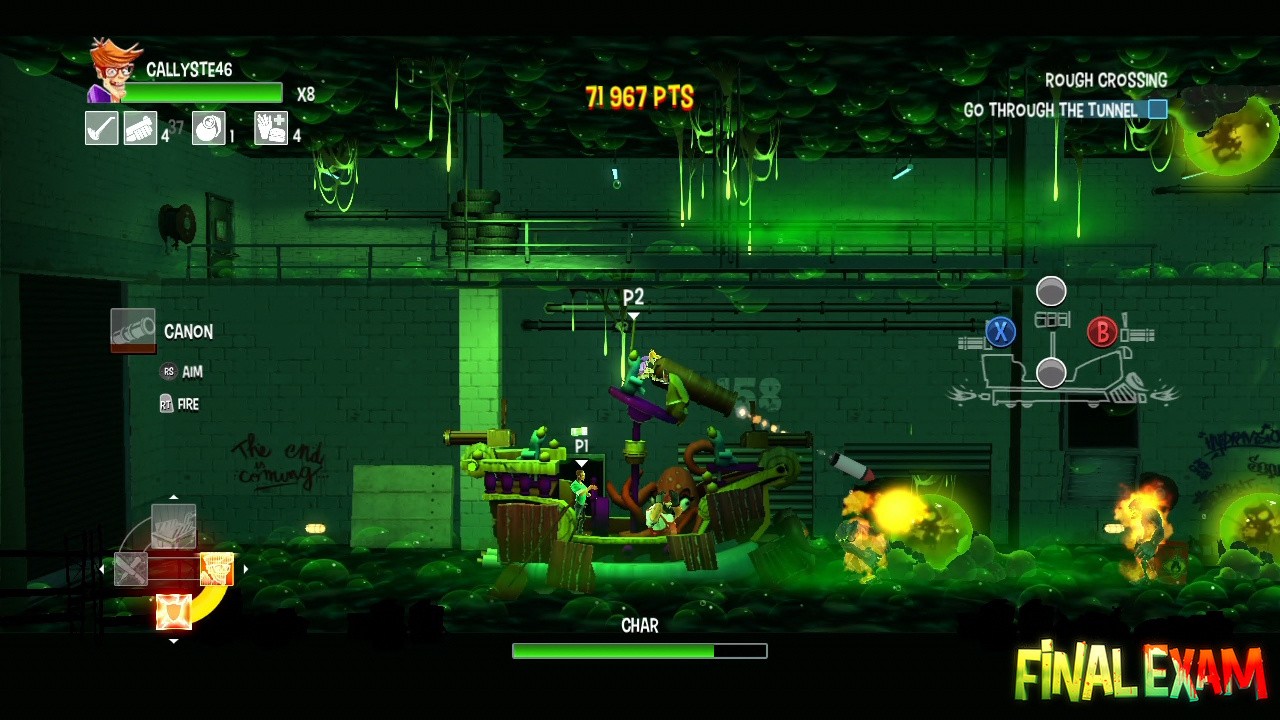Select the crowbar weapon icon

pyautogui.click(x=101, y=128)
